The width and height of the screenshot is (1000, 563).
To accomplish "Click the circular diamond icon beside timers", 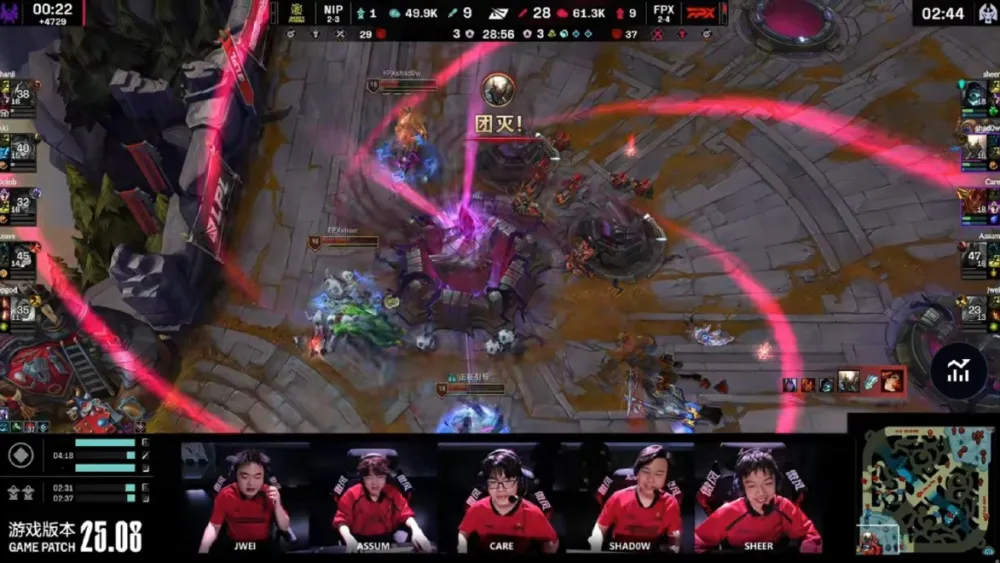I will [20, 455].
